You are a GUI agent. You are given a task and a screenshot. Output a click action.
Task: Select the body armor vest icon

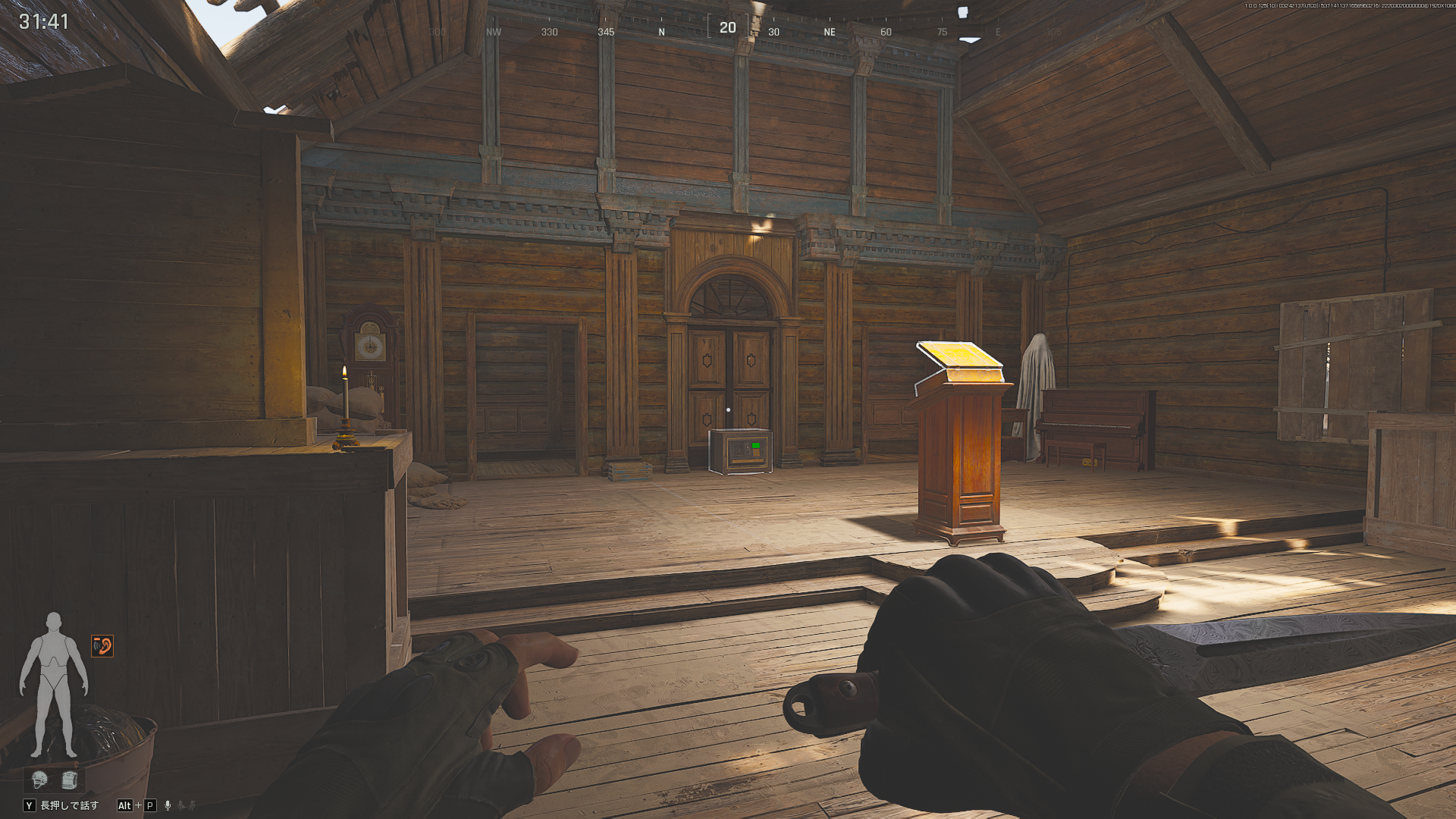(x=69, y=780)
